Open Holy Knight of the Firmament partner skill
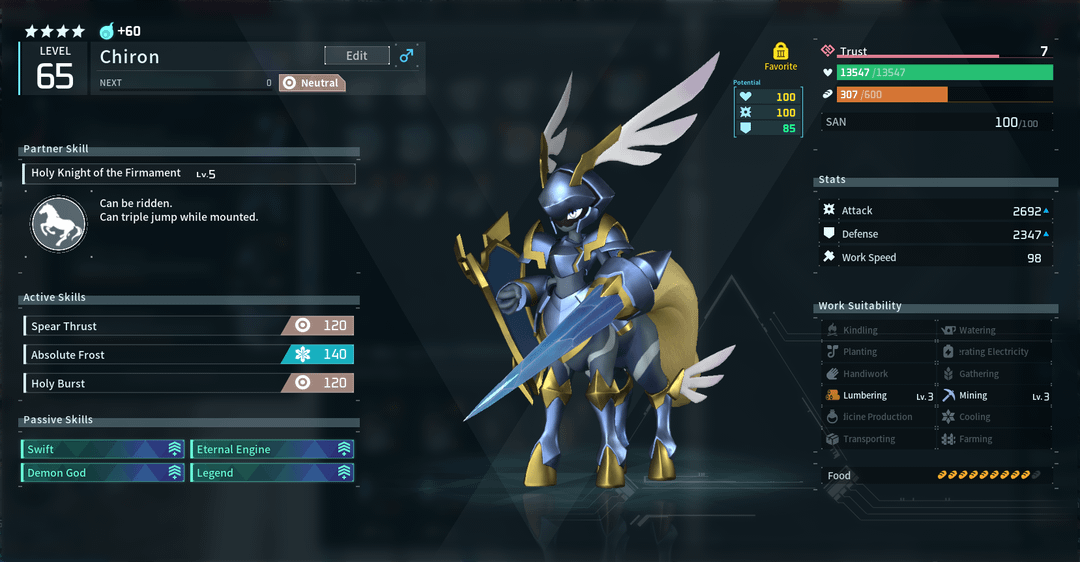The image size is (1080, 562). 188,174
